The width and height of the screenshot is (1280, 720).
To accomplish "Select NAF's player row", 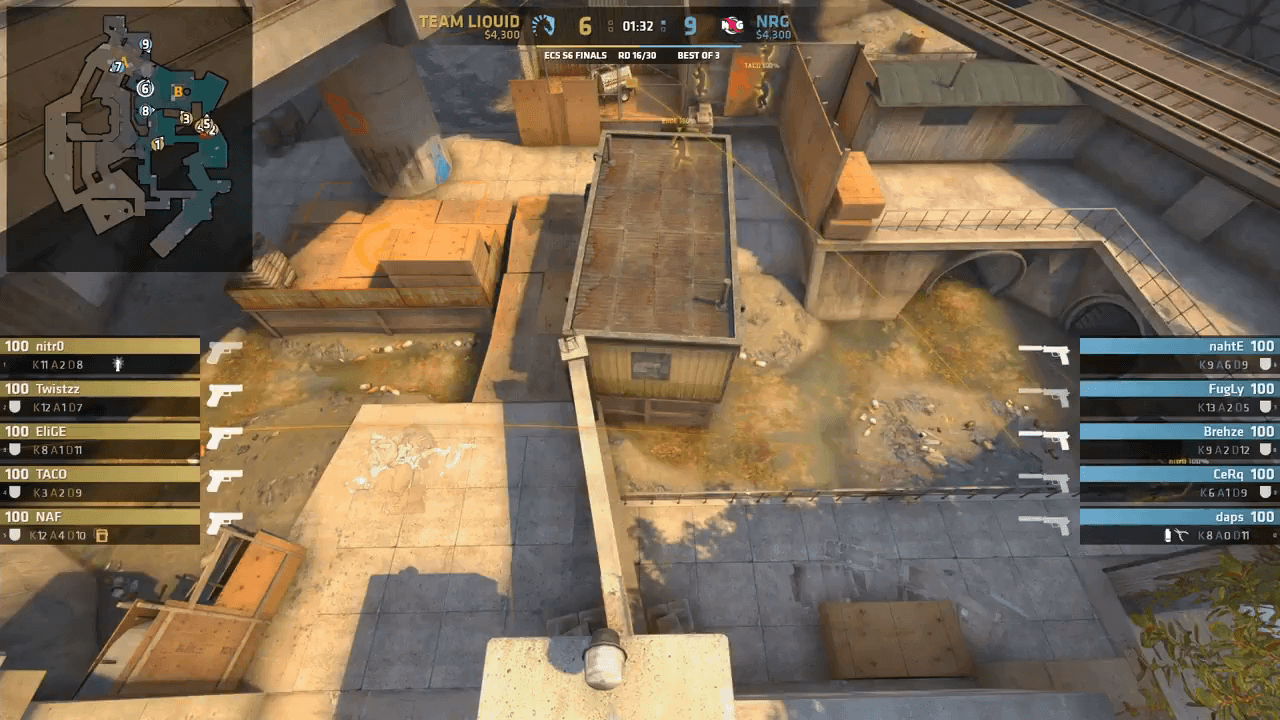I will click(x=100, y=526).
